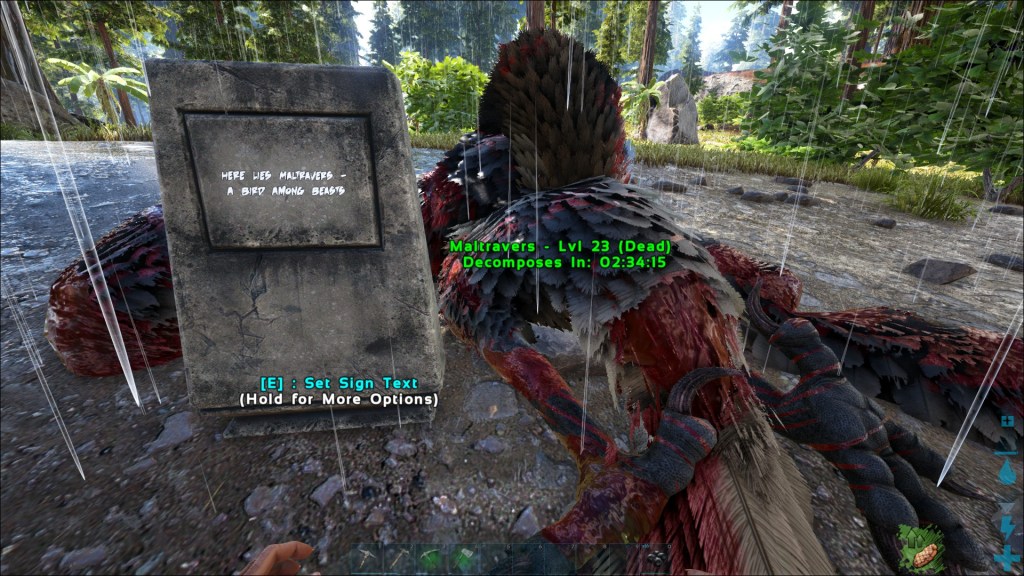Screen dimensions: 1024x576
Task: Equip the green-highlighted pickaxe in the hotbar
Action: 431,559
